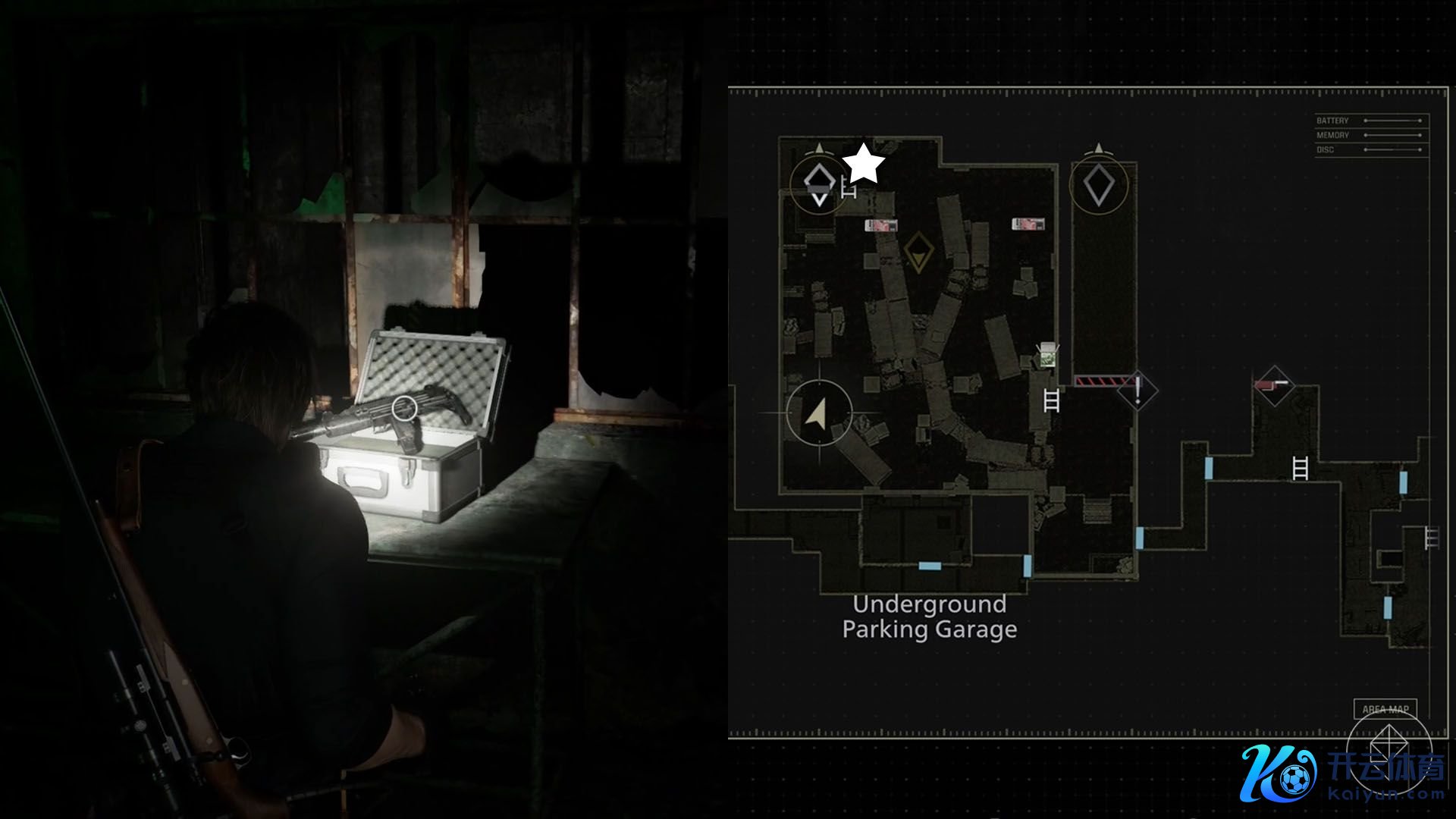Click the white star marker on the map

864,165
